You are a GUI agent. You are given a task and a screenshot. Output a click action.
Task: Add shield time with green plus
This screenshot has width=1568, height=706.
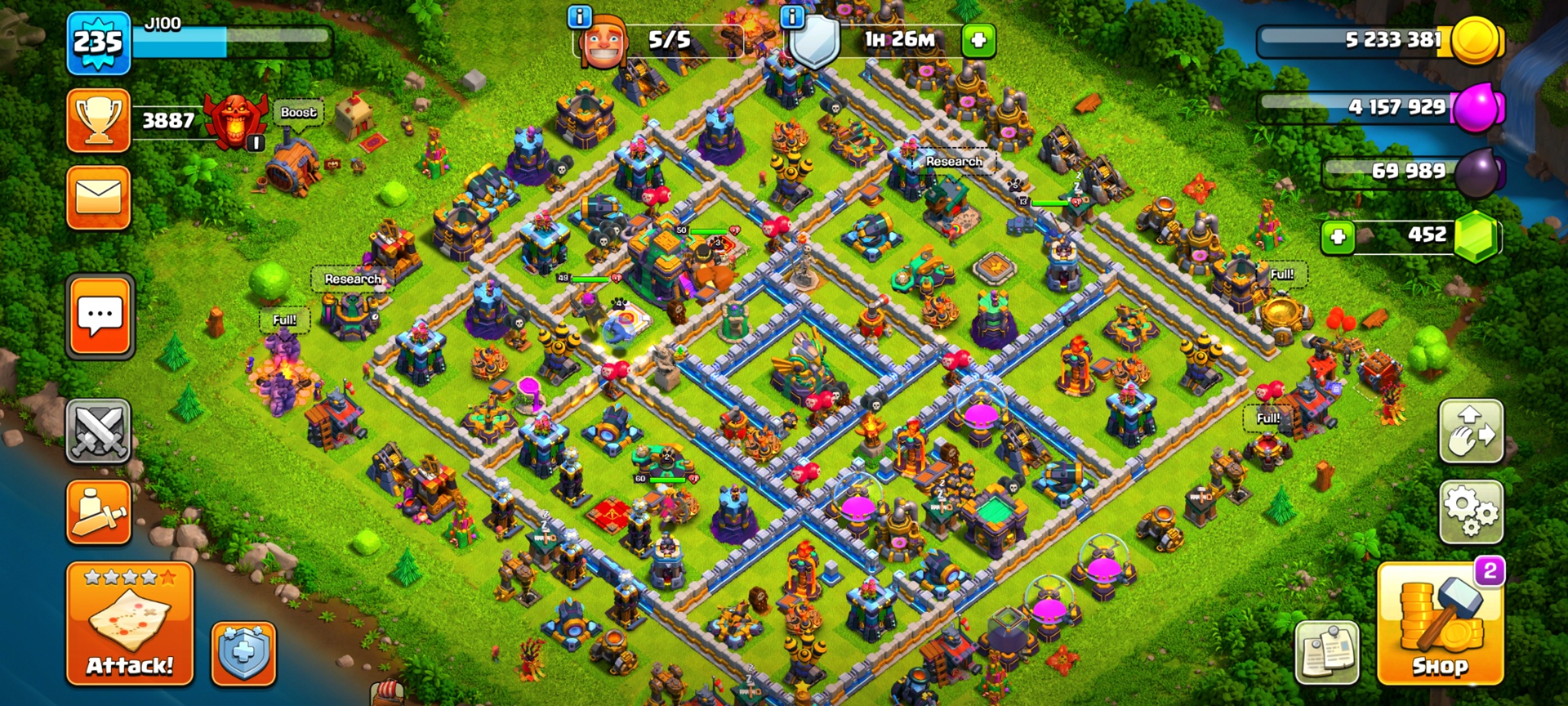point(978,41)
